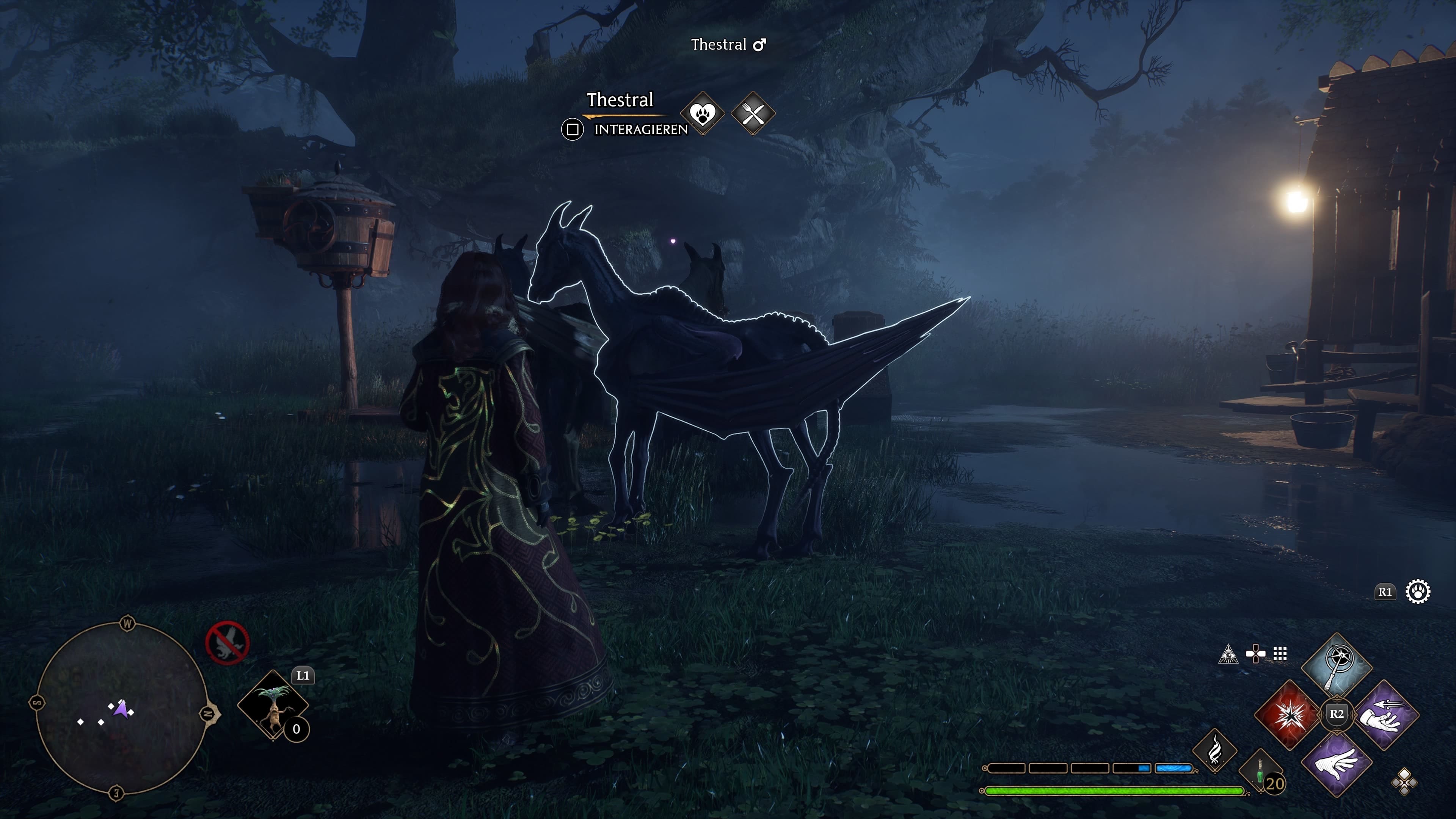Activate the eye-in-triangle Revelio icon
Screen dimensions: 1456x819
click(1228, 654)
